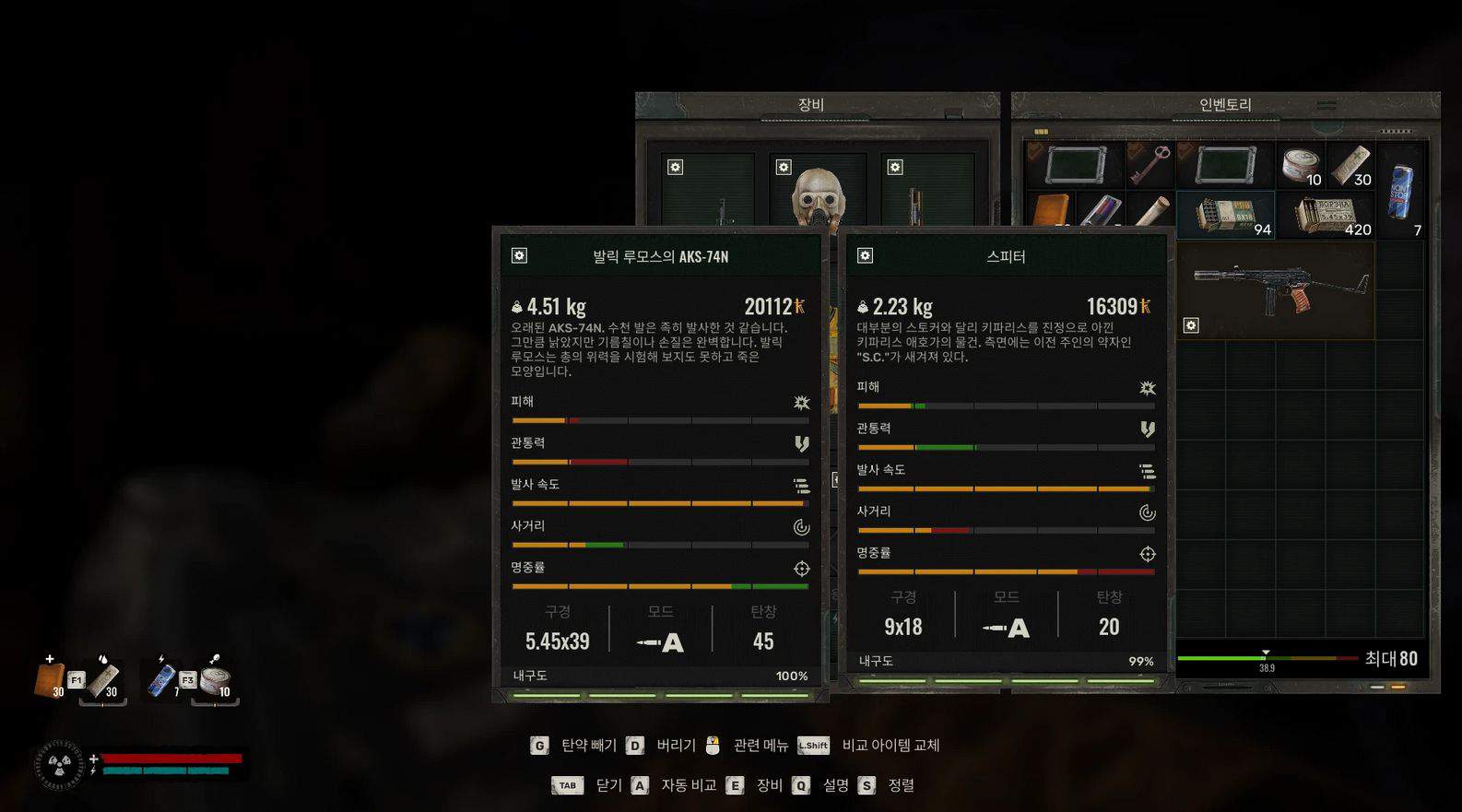
Task: Use the quick-slot energy drink
Action: tap(163, 680)
